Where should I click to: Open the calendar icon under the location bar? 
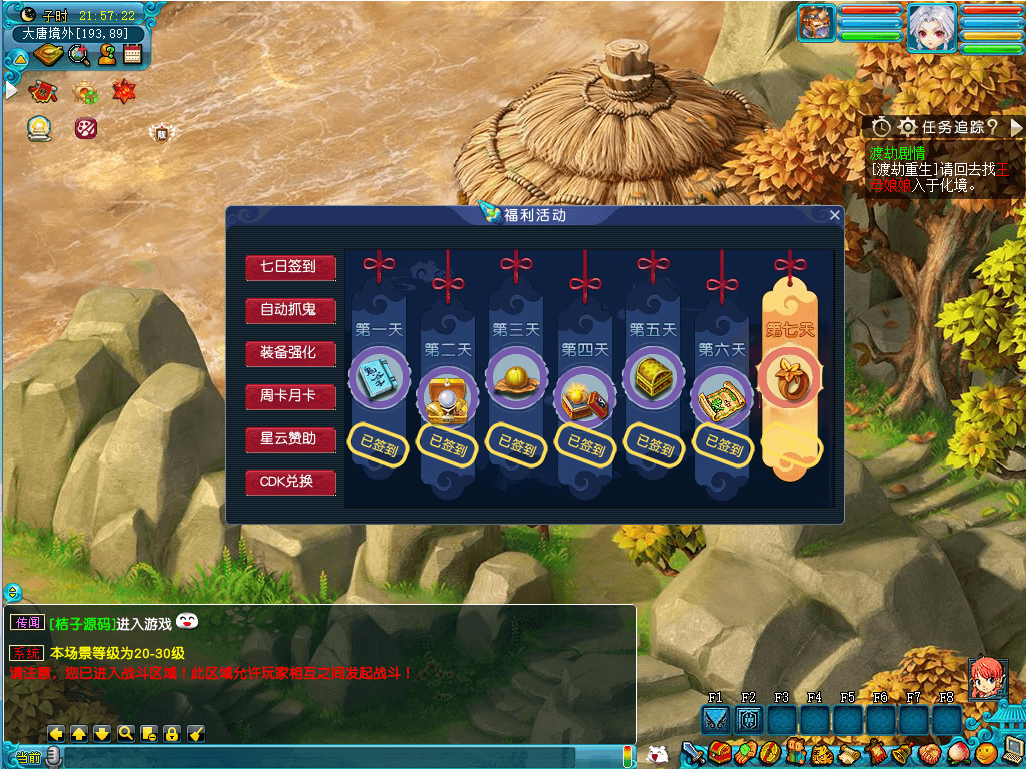pos(132,55)
